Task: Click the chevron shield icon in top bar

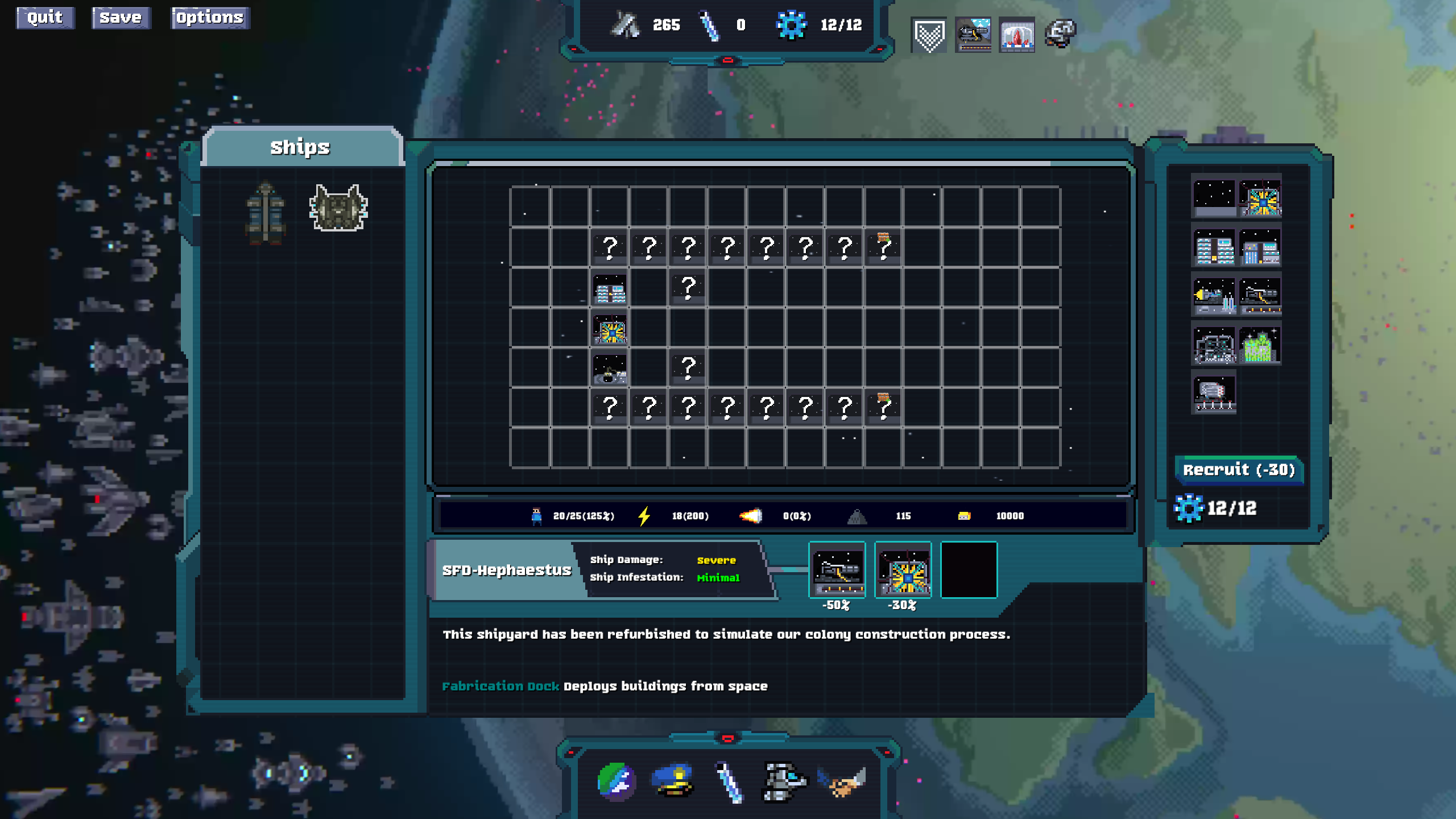Action: [929, 35]
